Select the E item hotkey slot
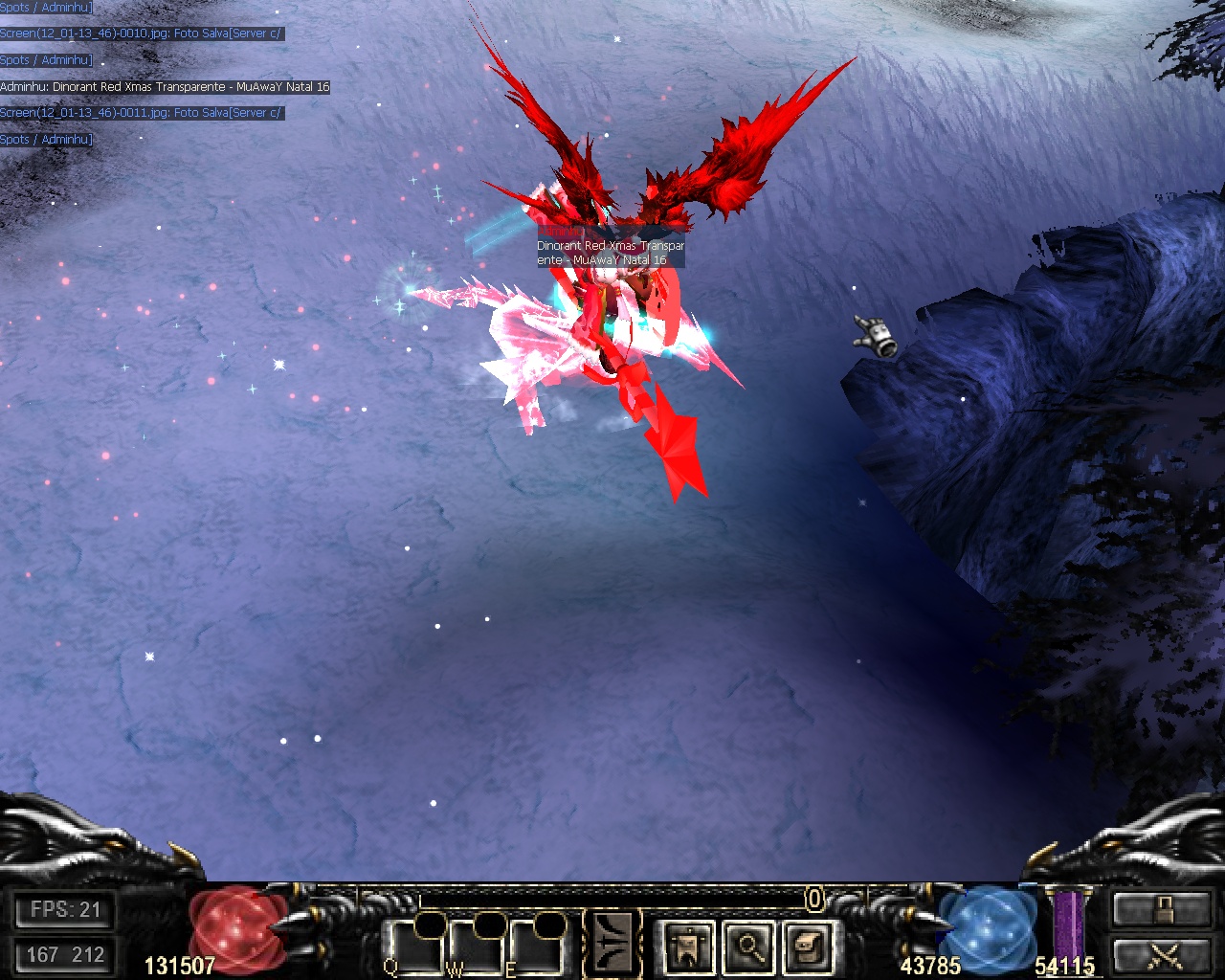The height and width of the screenshot is (980, 1225). point(538,946)
